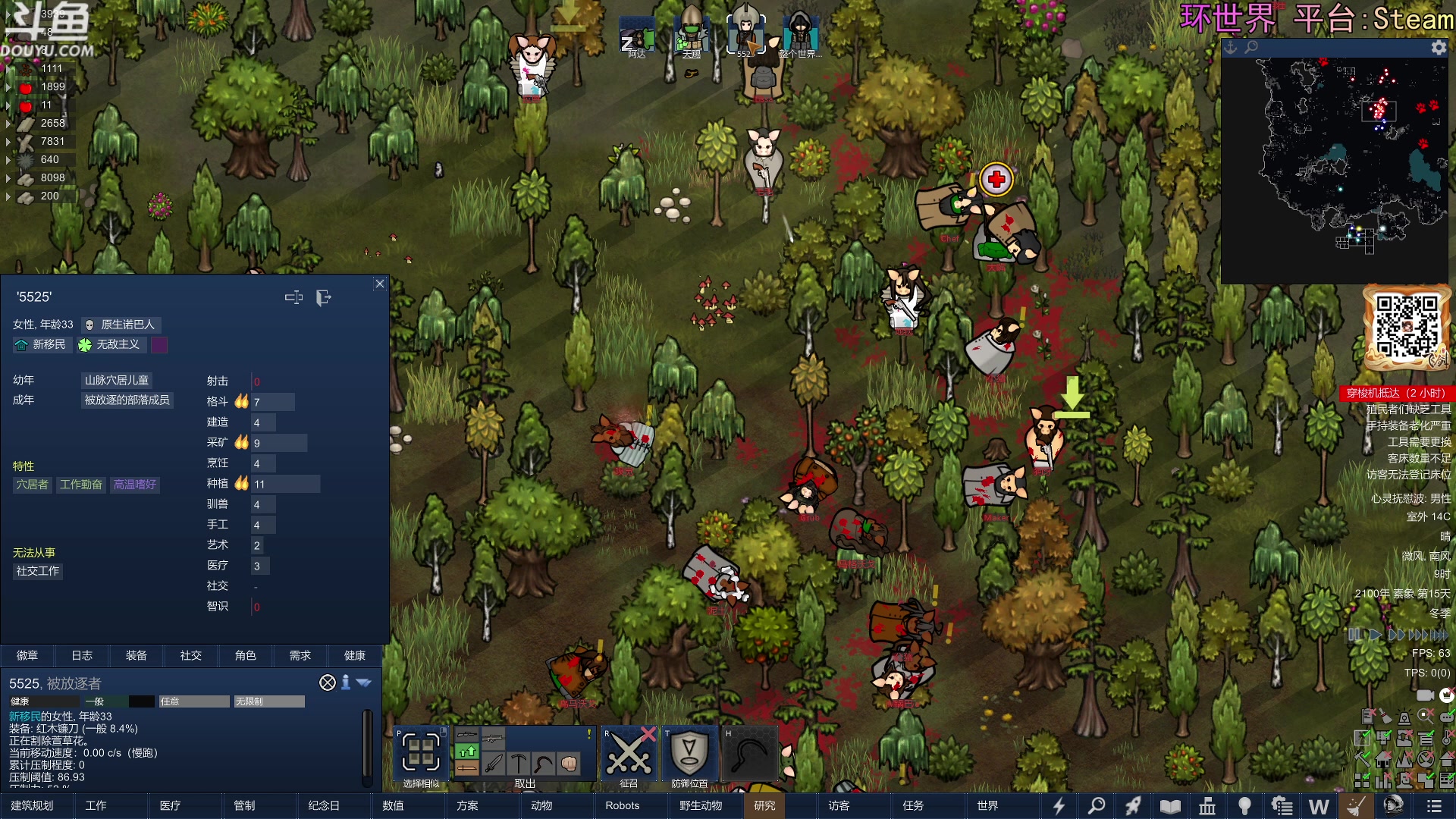Show the 装备 tab
The image size is (1456, 819).
point(136,655)
